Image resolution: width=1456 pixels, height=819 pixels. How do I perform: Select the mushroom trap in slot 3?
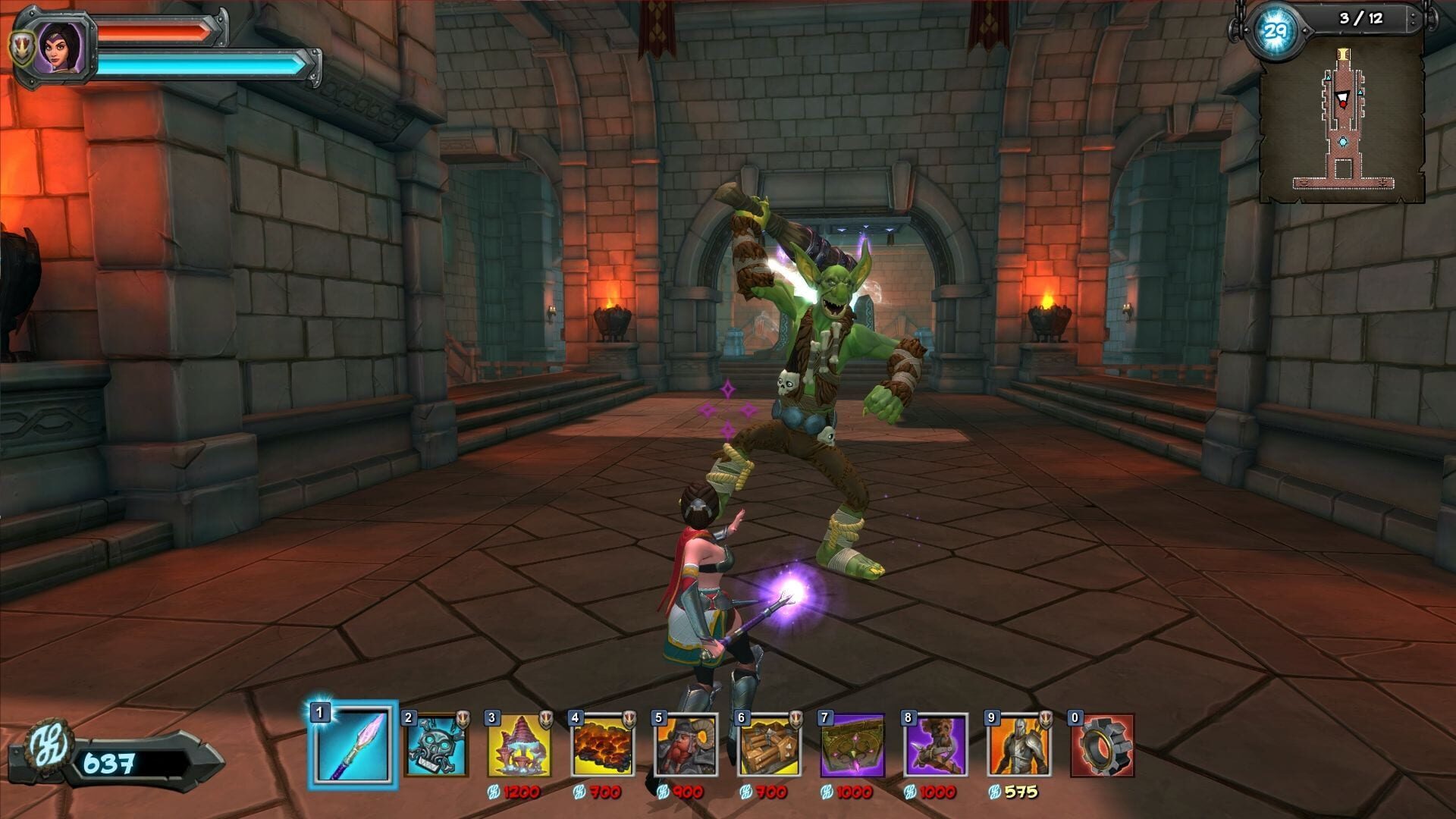click(519, 745)
